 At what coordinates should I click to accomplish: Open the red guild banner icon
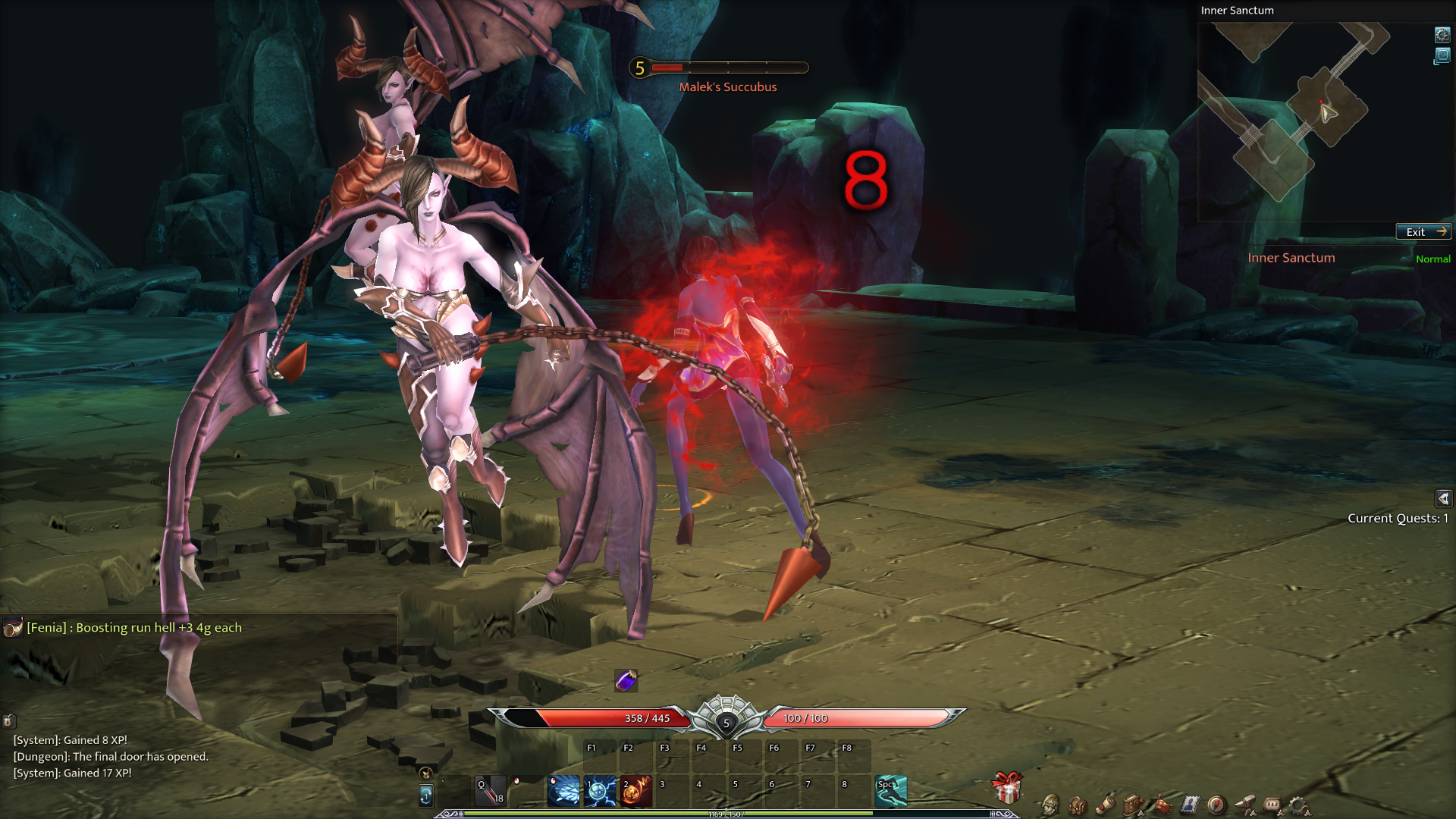coord(1162,805)
